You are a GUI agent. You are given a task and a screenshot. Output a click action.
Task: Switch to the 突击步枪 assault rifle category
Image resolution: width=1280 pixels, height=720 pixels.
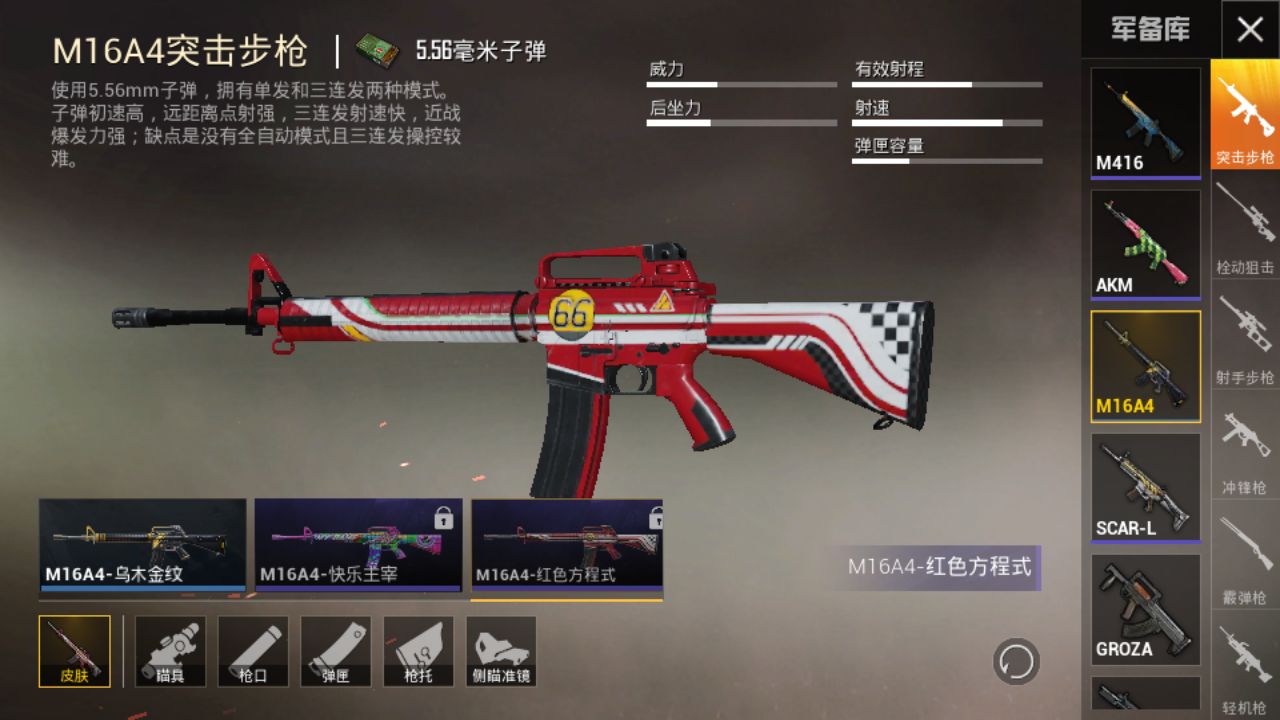click(x=1245, y=114)
